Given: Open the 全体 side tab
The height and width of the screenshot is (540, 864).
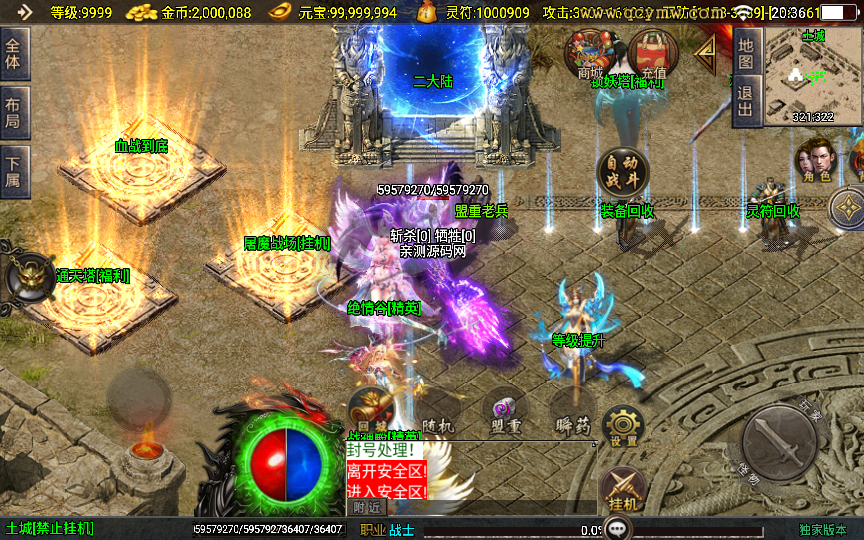Looking at the screenshot, I should click(15, 54).
